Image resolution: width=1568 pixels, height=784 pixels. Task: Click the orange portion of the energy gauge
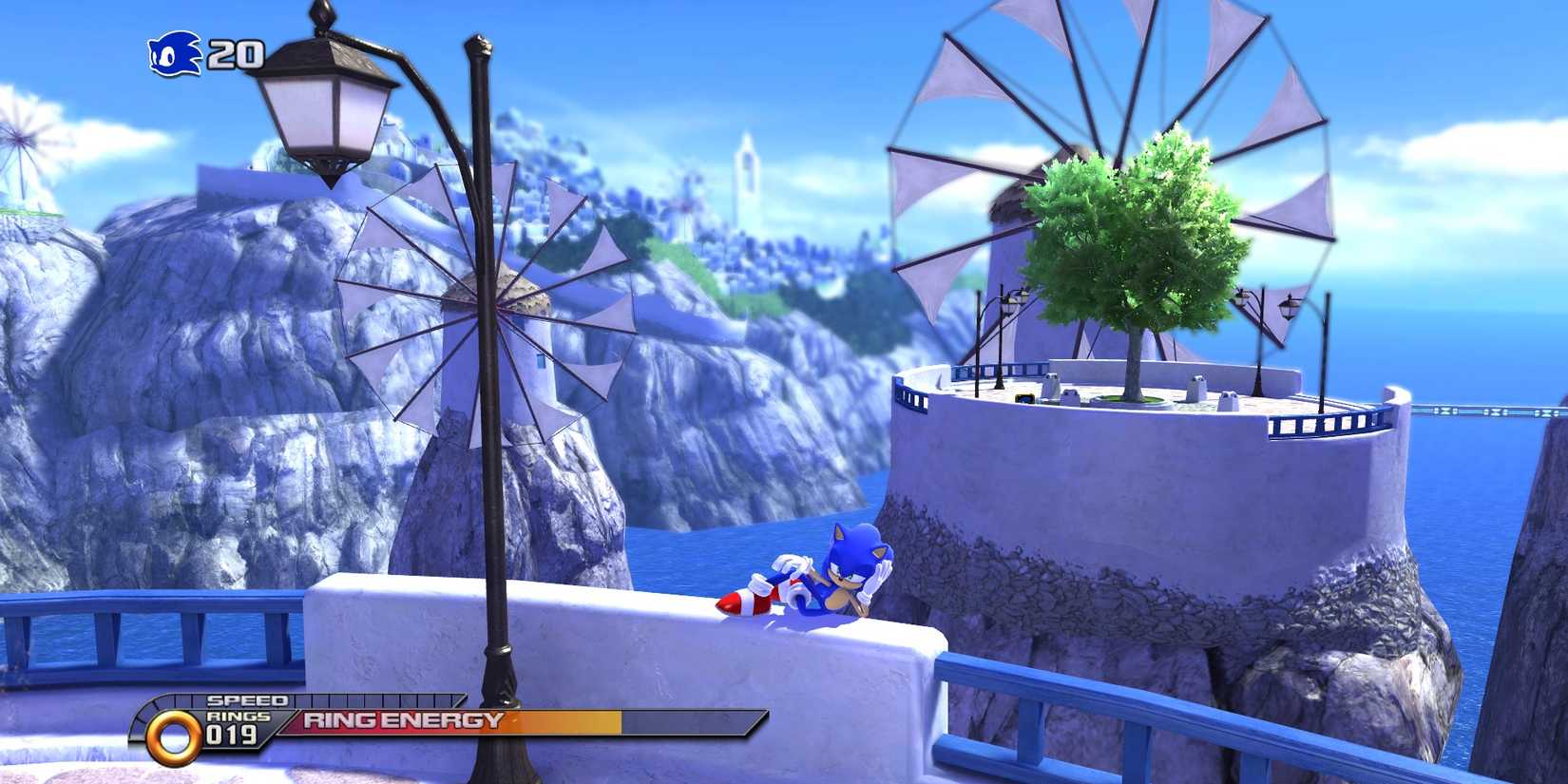[570, 723]
